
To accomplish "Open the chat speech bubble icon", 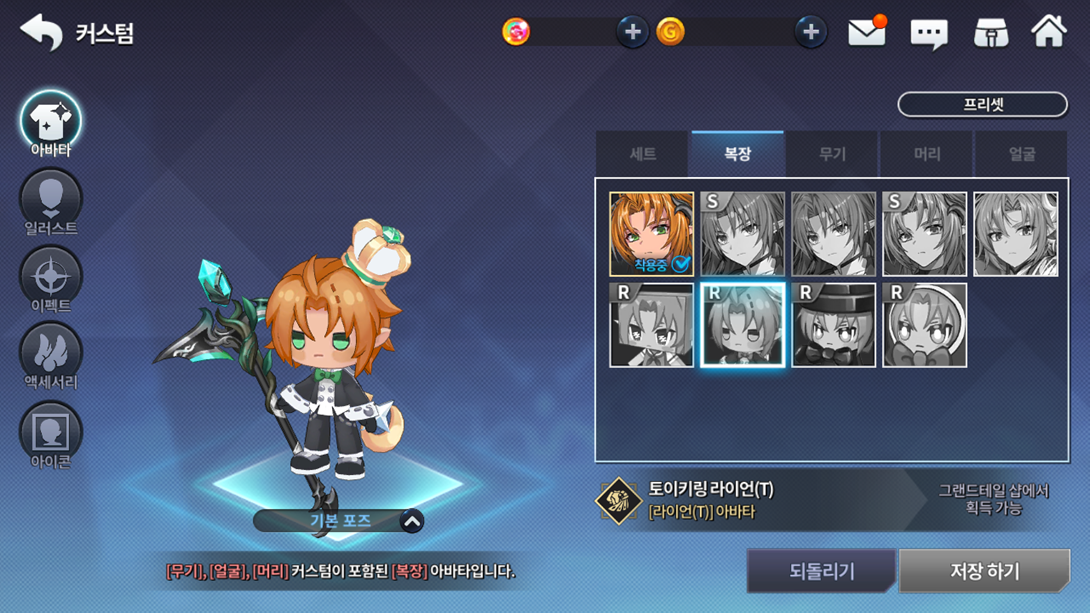I will coord(929,34).
